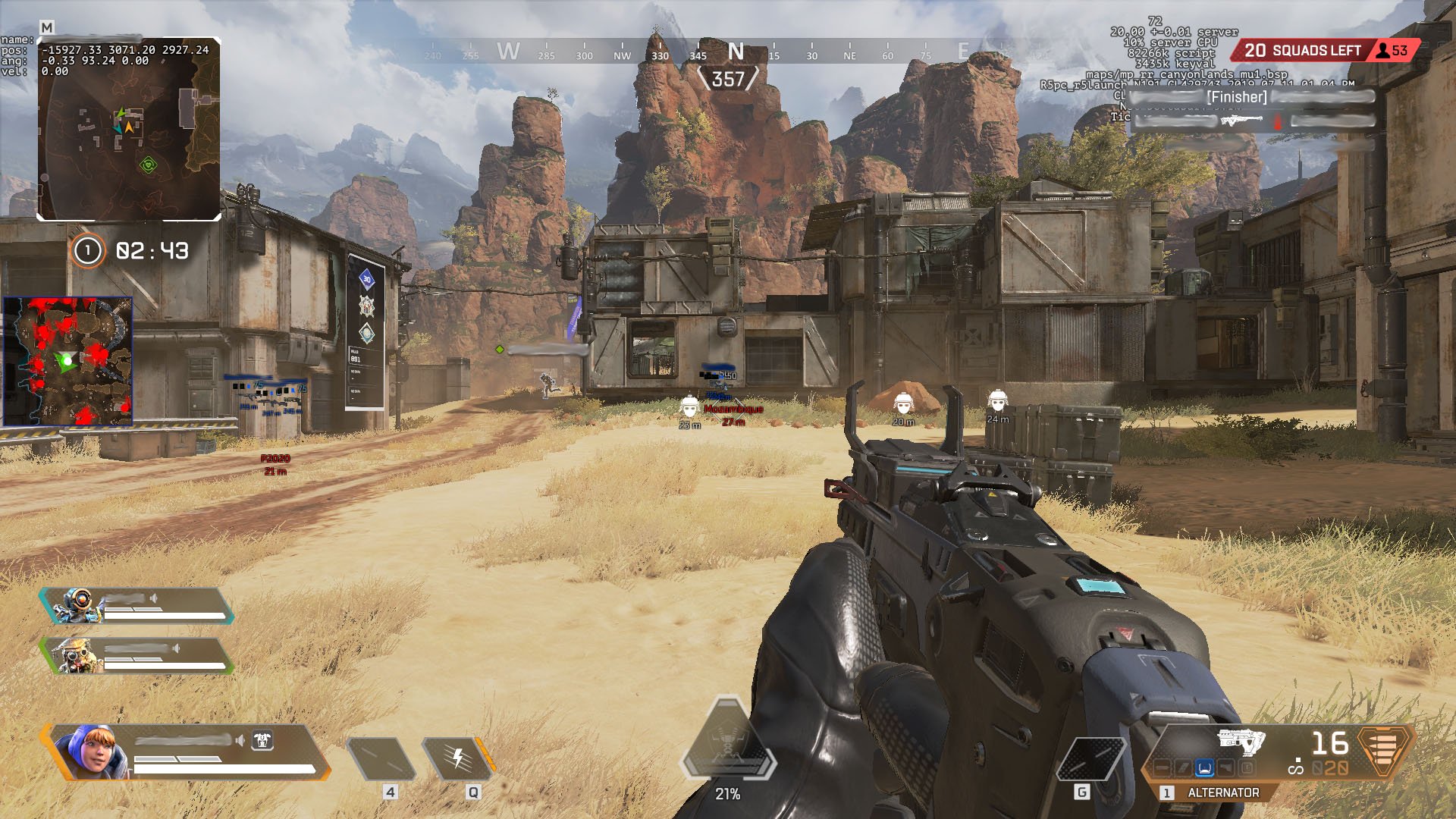Click the compass bar's north heading marker
This screenshot has height=819, width=1456.
[735, 52]
